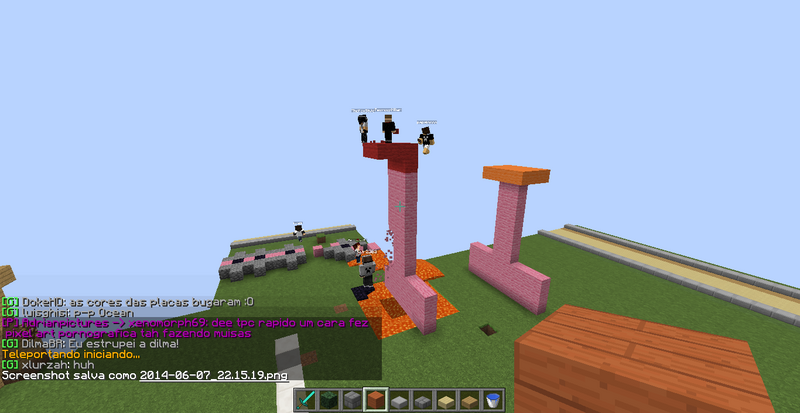Select the stone brick slab slot
Screen dimensions: 800x413
tap(422, 400)
